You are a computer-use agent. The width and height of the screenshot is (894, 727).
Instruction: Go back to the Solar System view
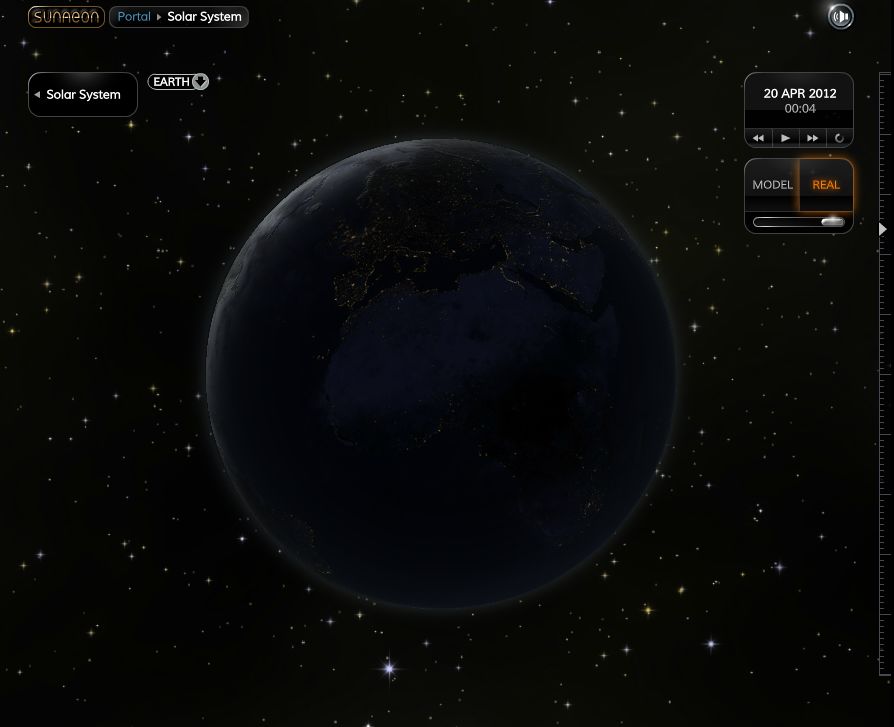pyautogui.click(x=82, y=95)
